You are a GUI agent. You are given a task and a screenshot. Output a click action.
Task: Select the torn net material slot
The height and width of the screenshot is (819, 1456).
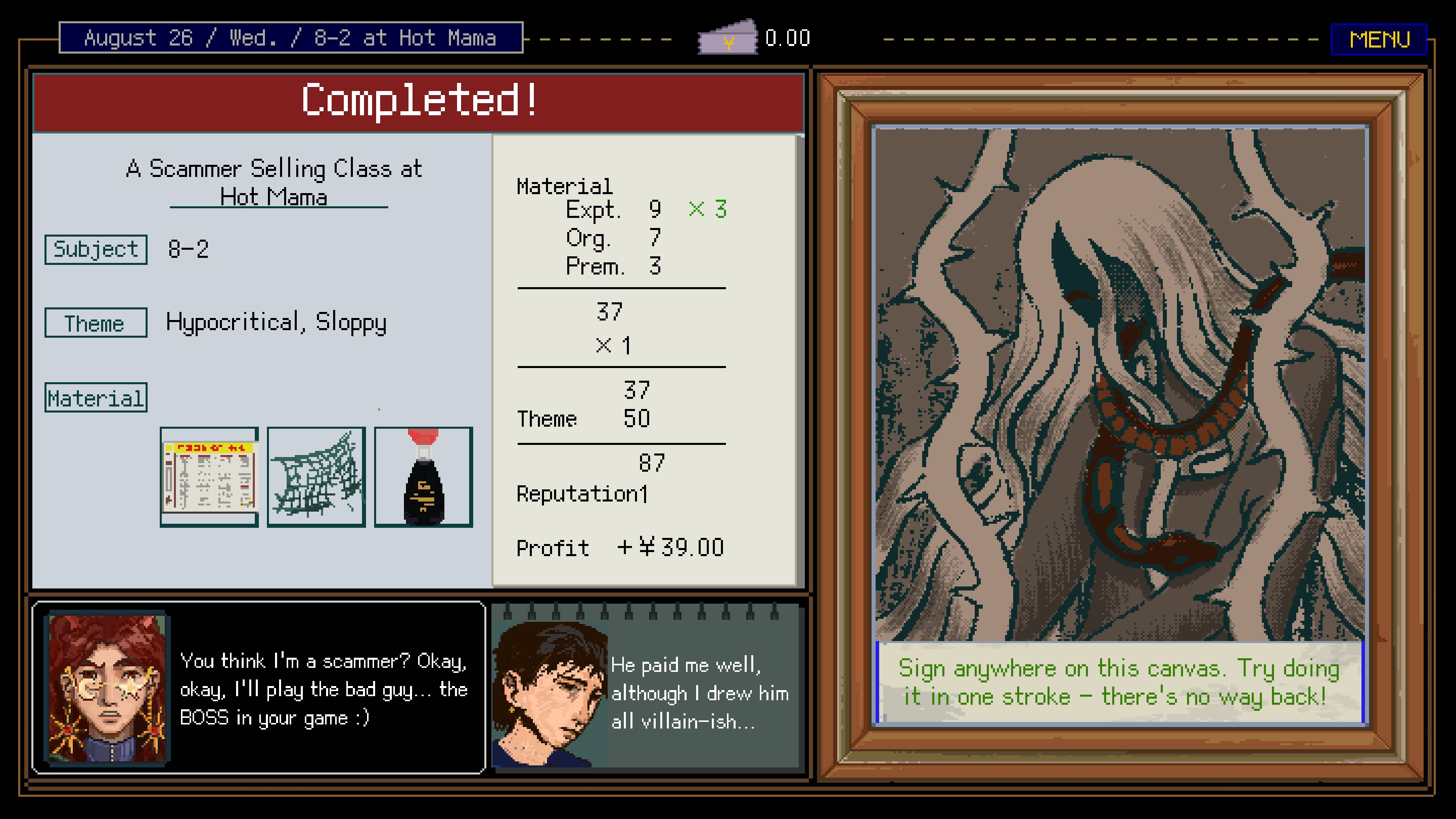(316, 476)
